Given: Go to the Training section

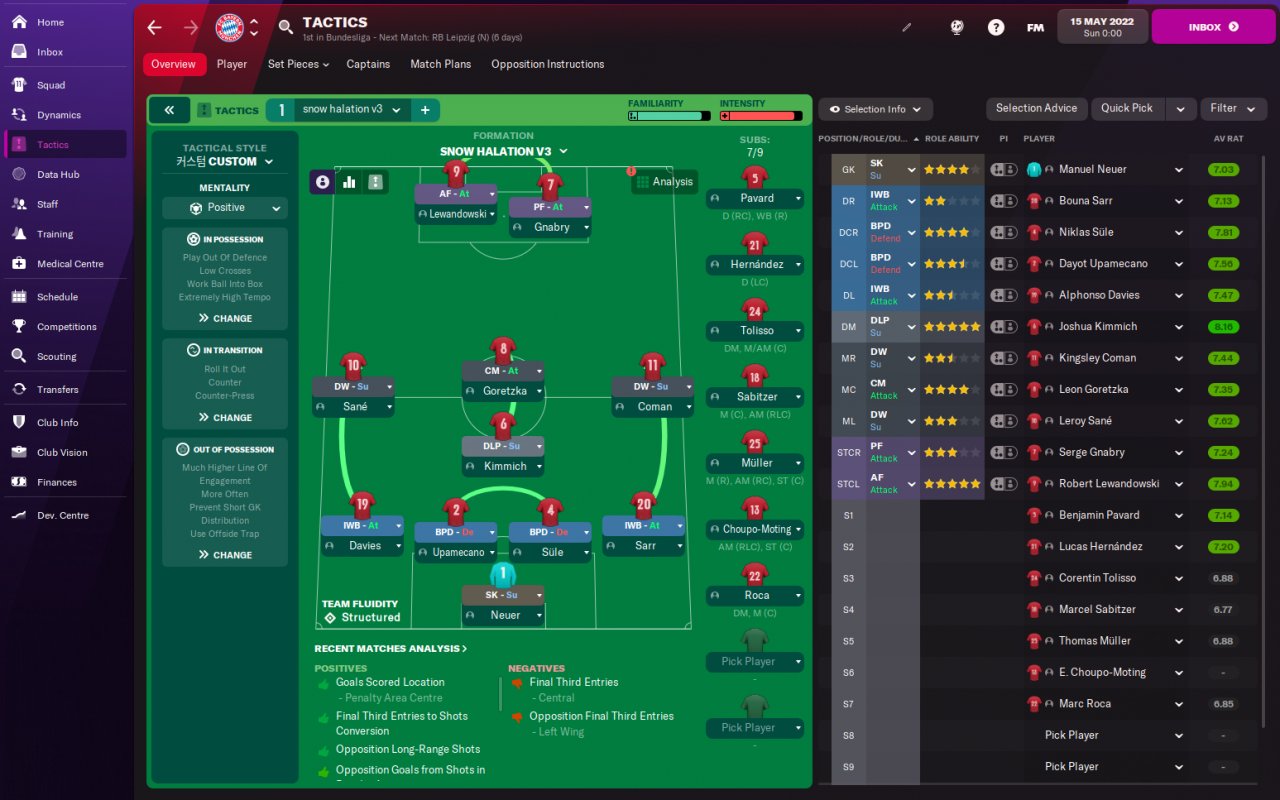Looking at the screenshot, I should tap(55, 234).
